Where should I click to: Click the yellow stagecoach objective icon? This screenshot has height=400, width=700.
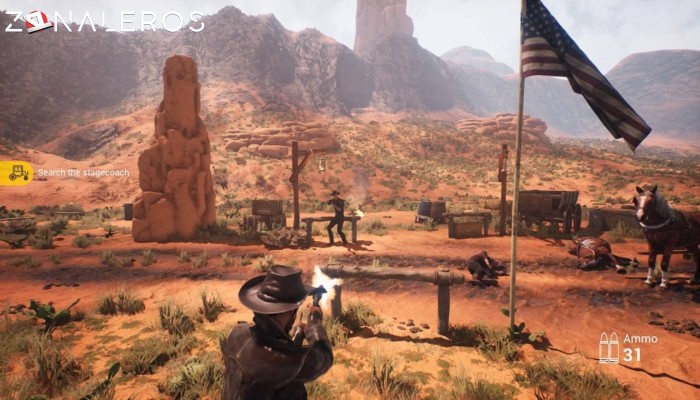tap(17, 172)
